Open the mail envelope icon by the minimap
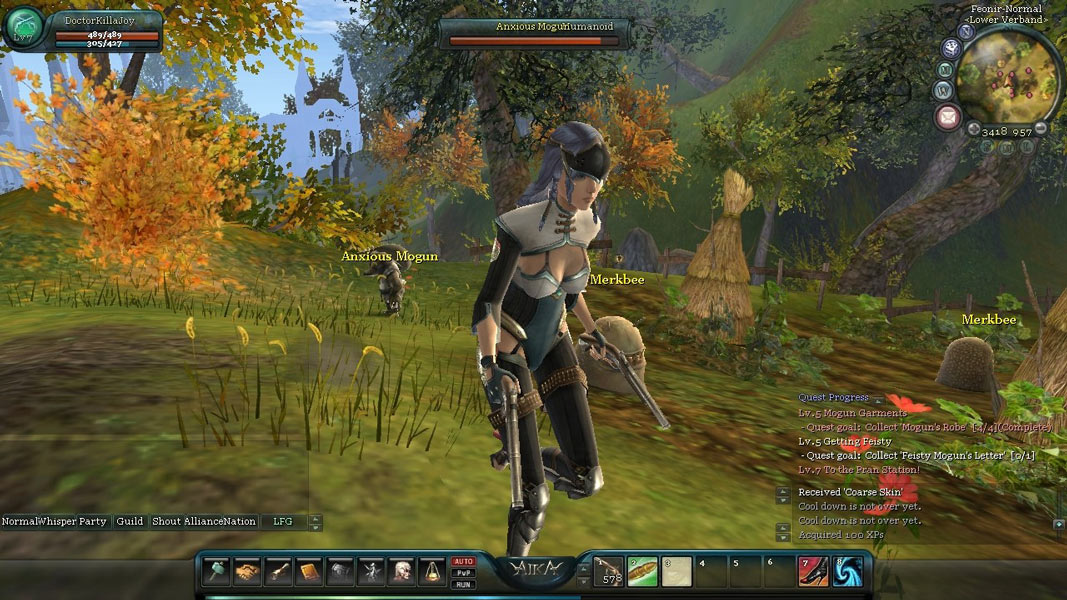 point(947,118)
